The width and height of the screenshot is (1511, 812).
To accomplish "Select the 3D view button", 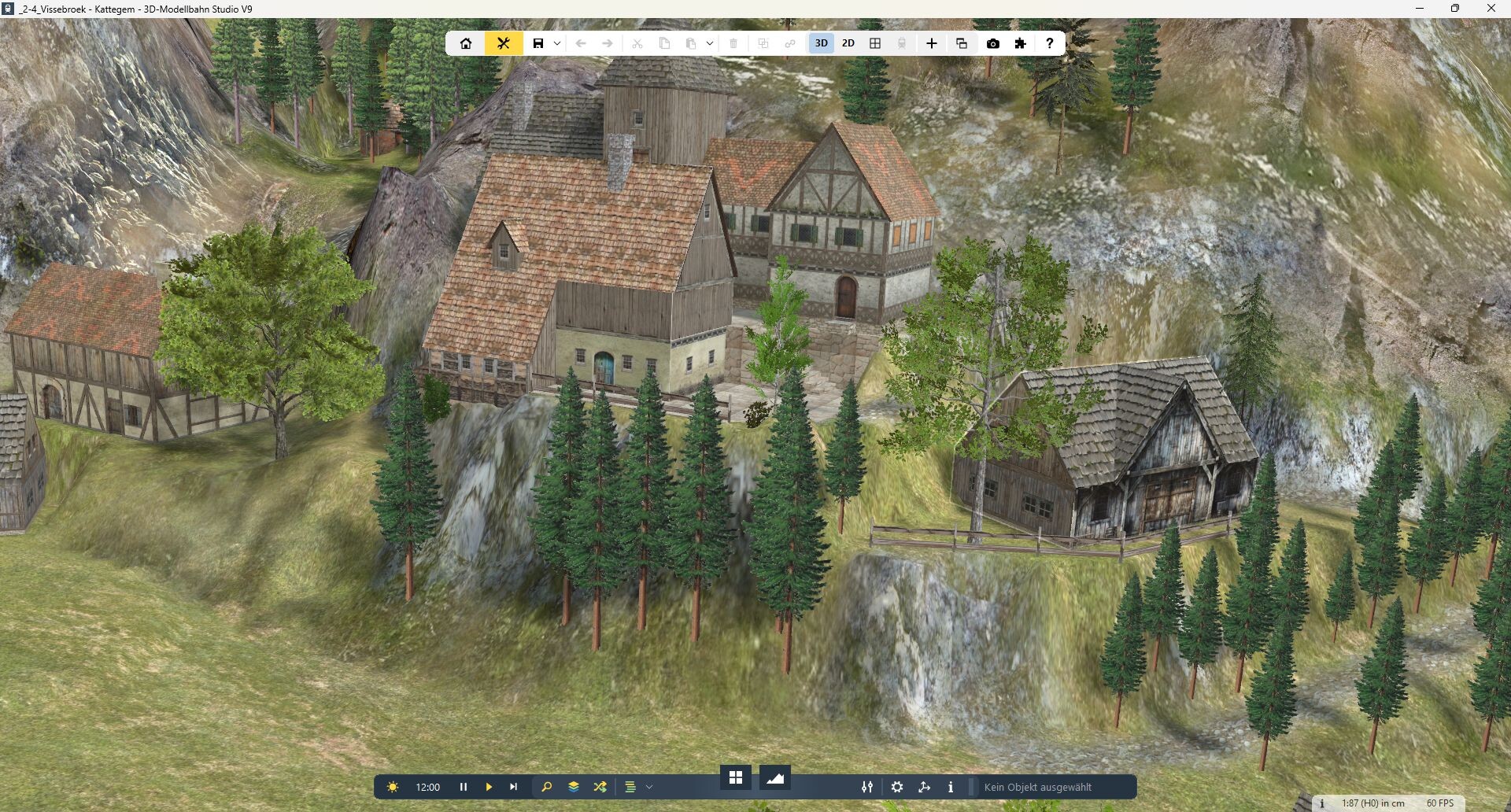I will 821,43.
